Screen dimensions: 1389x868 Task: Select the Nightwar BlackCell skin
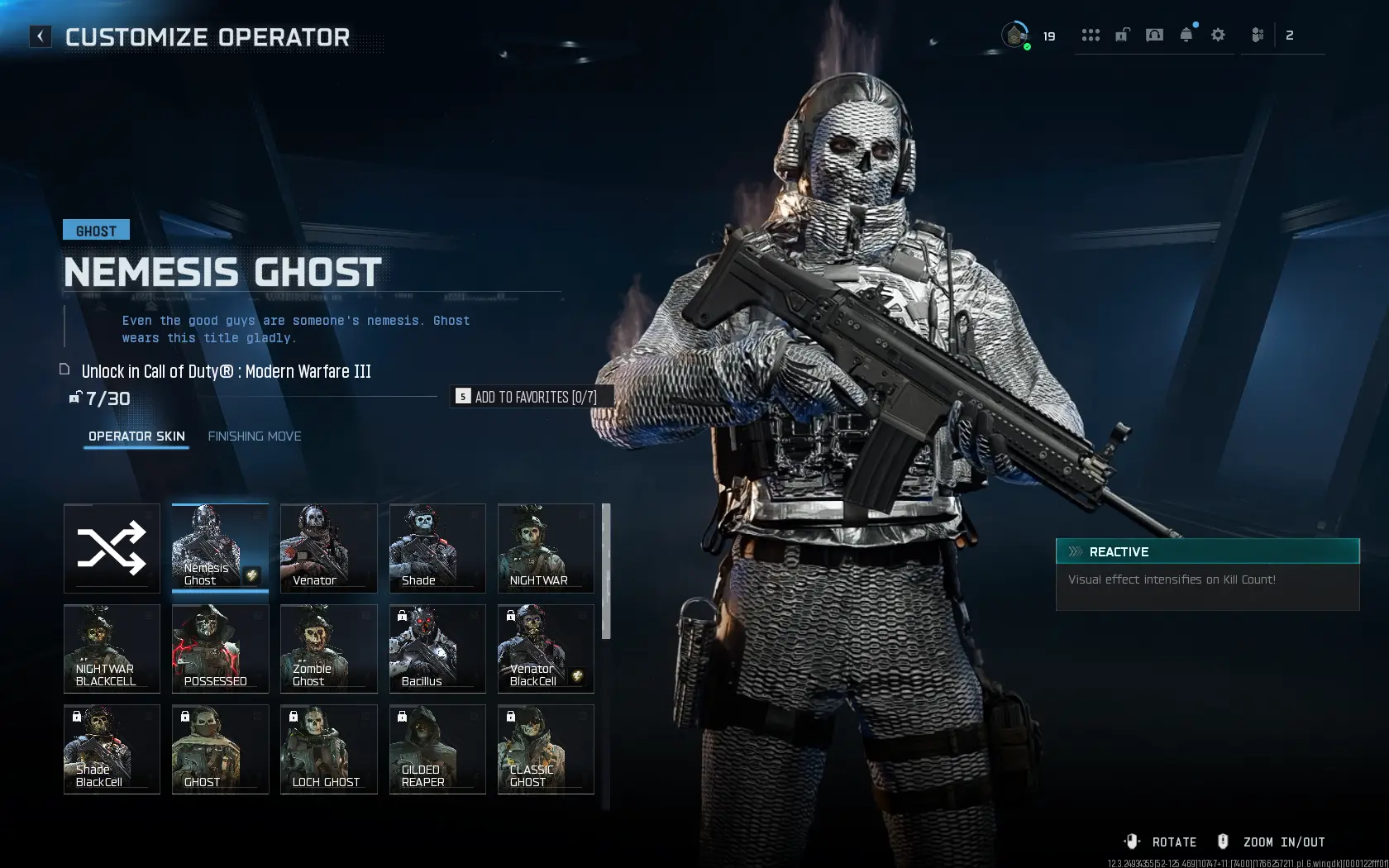coord(112,649)
